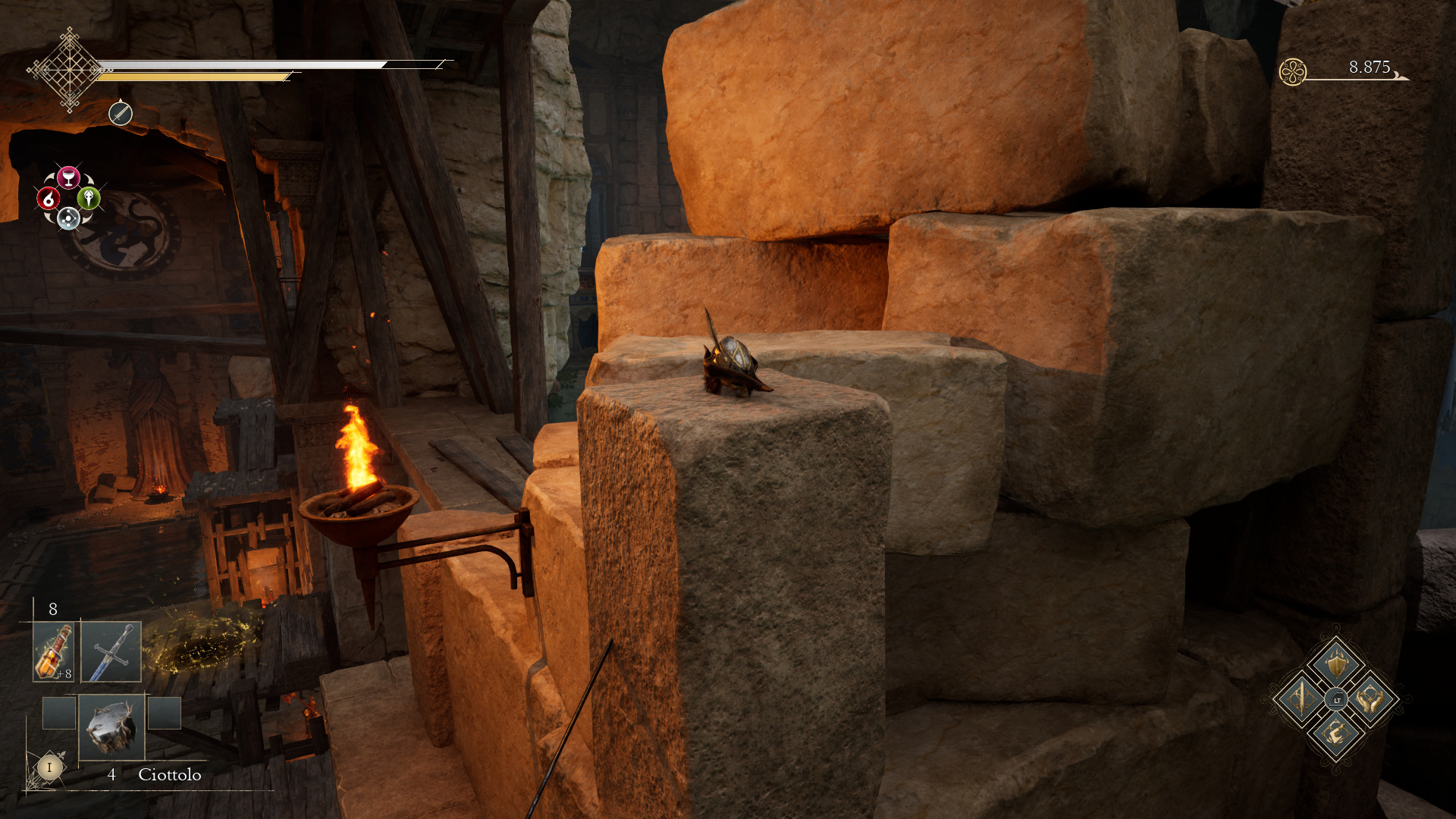Viewport: 1456px width, 819px height.
Task: Click the loadout I medallion
Action: click(x=49, y=767)
